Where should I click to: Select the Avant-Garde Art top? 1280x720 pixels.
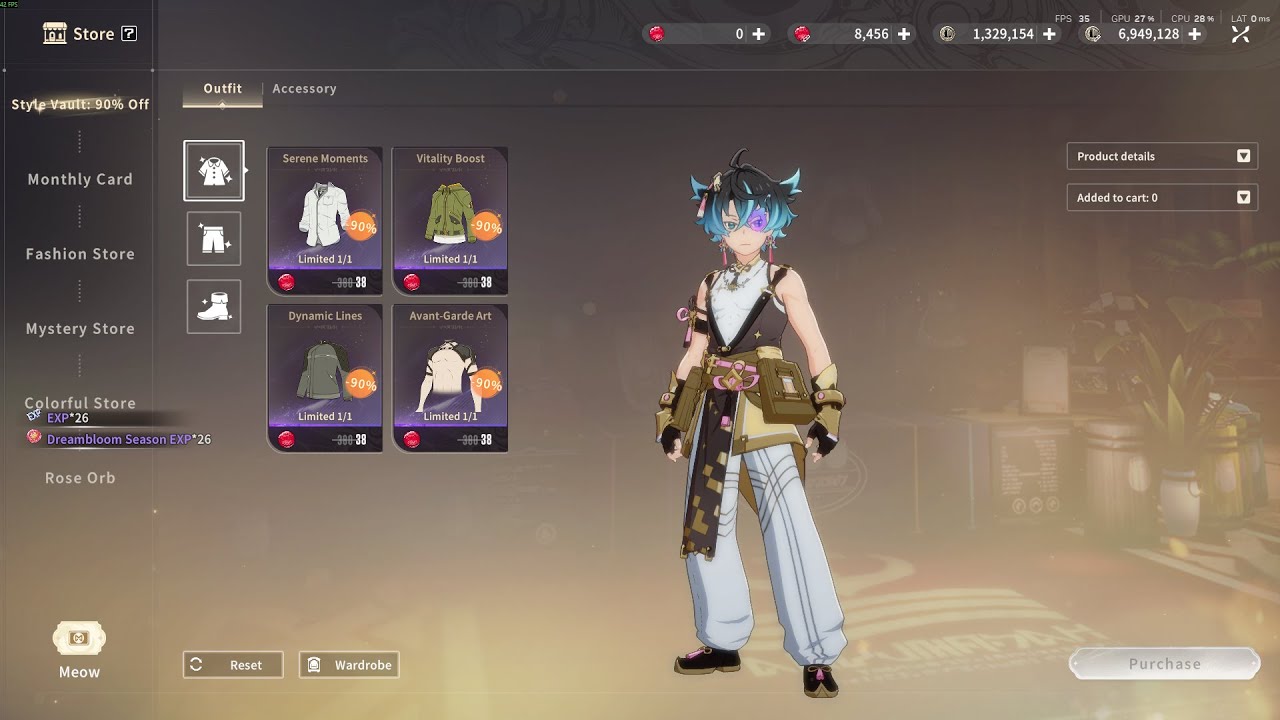pos(450,378)
